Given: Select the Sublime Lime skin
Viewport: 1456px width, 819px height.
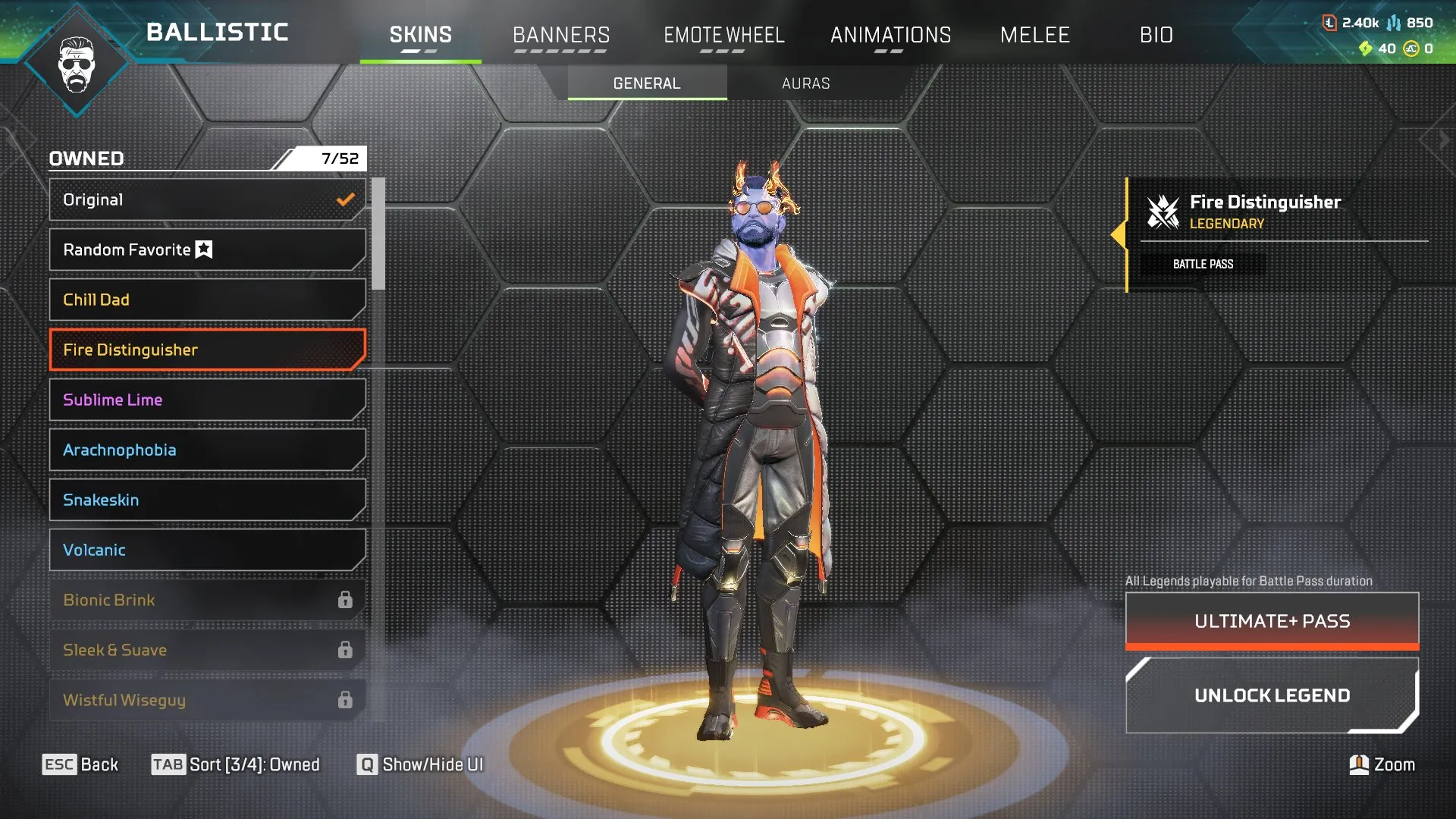Looking at the screenshot, I should pos(205,400).
